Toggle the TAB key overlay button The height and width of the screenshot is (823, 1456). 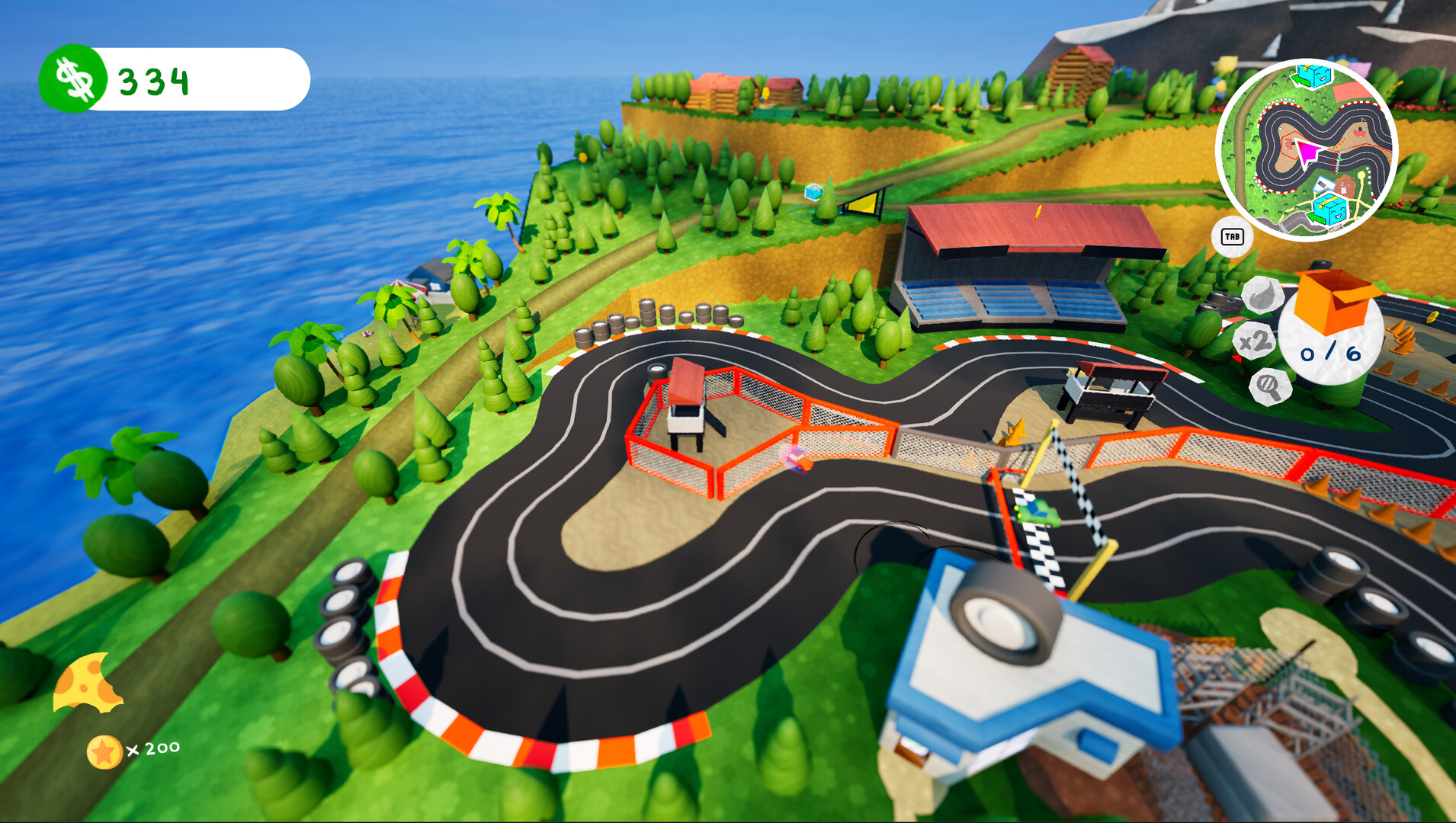pyautogui.click(x=1234, y=237)
